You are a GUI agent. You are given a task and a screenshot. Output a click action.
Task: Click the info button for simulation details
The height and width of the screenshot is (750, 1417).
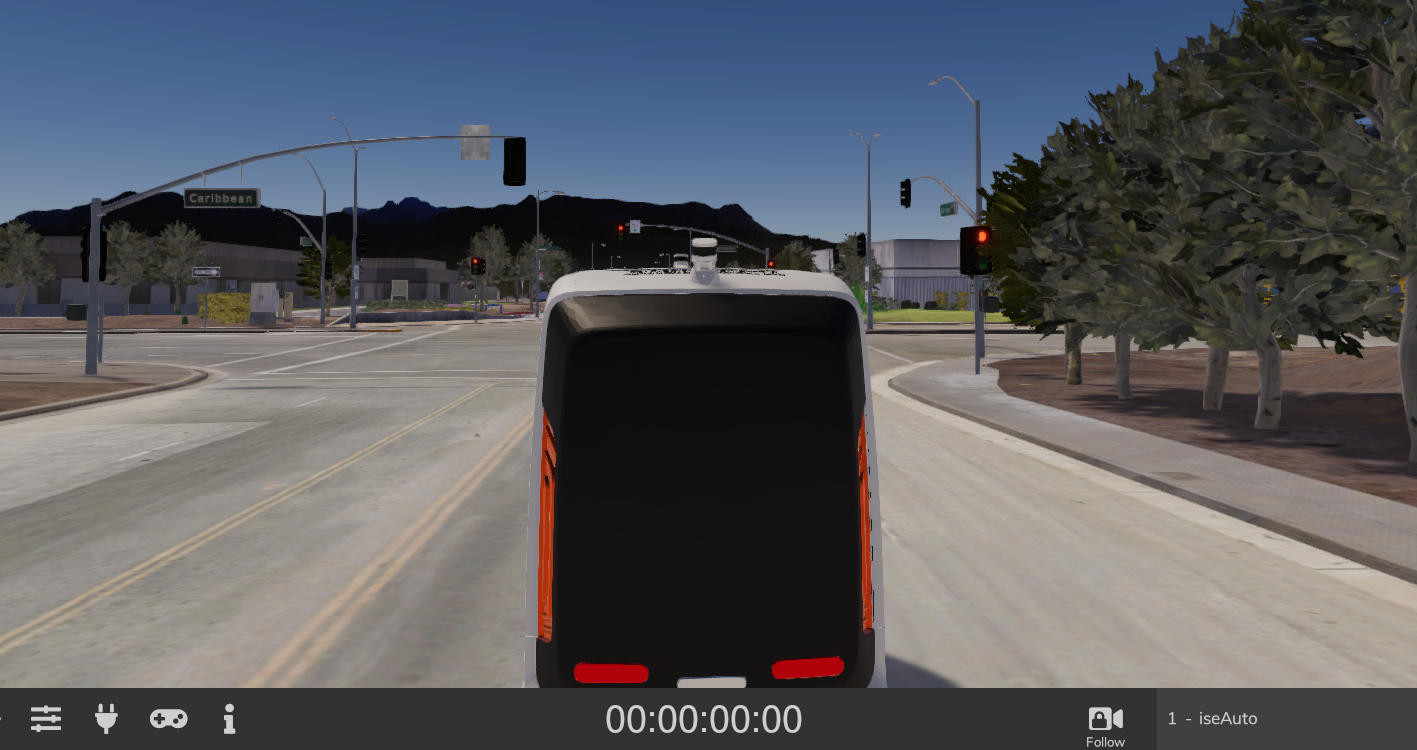click(x=229, y=718)
